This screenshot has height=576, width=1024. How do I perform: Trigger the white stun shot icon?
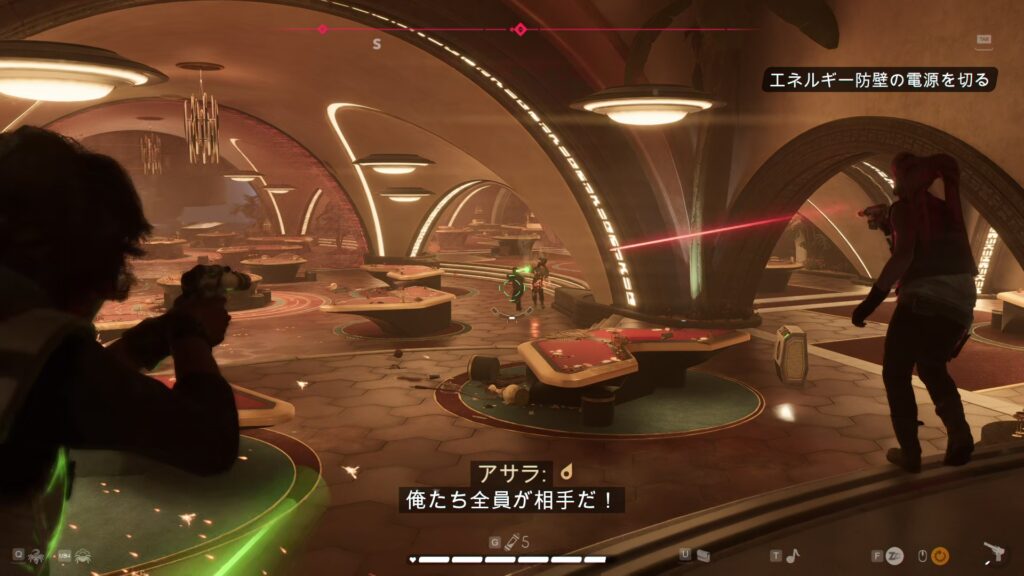895,555
